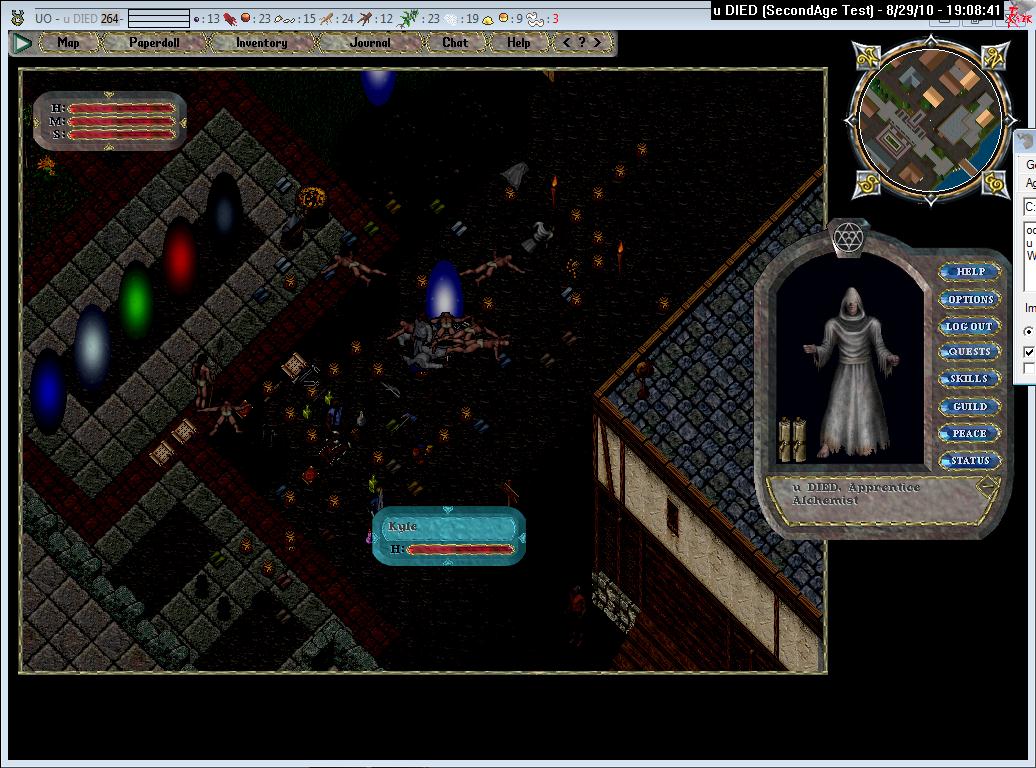Click the virtue symbol atop the paperdoll
This screenshot has width=1036, height=768.
848,239
